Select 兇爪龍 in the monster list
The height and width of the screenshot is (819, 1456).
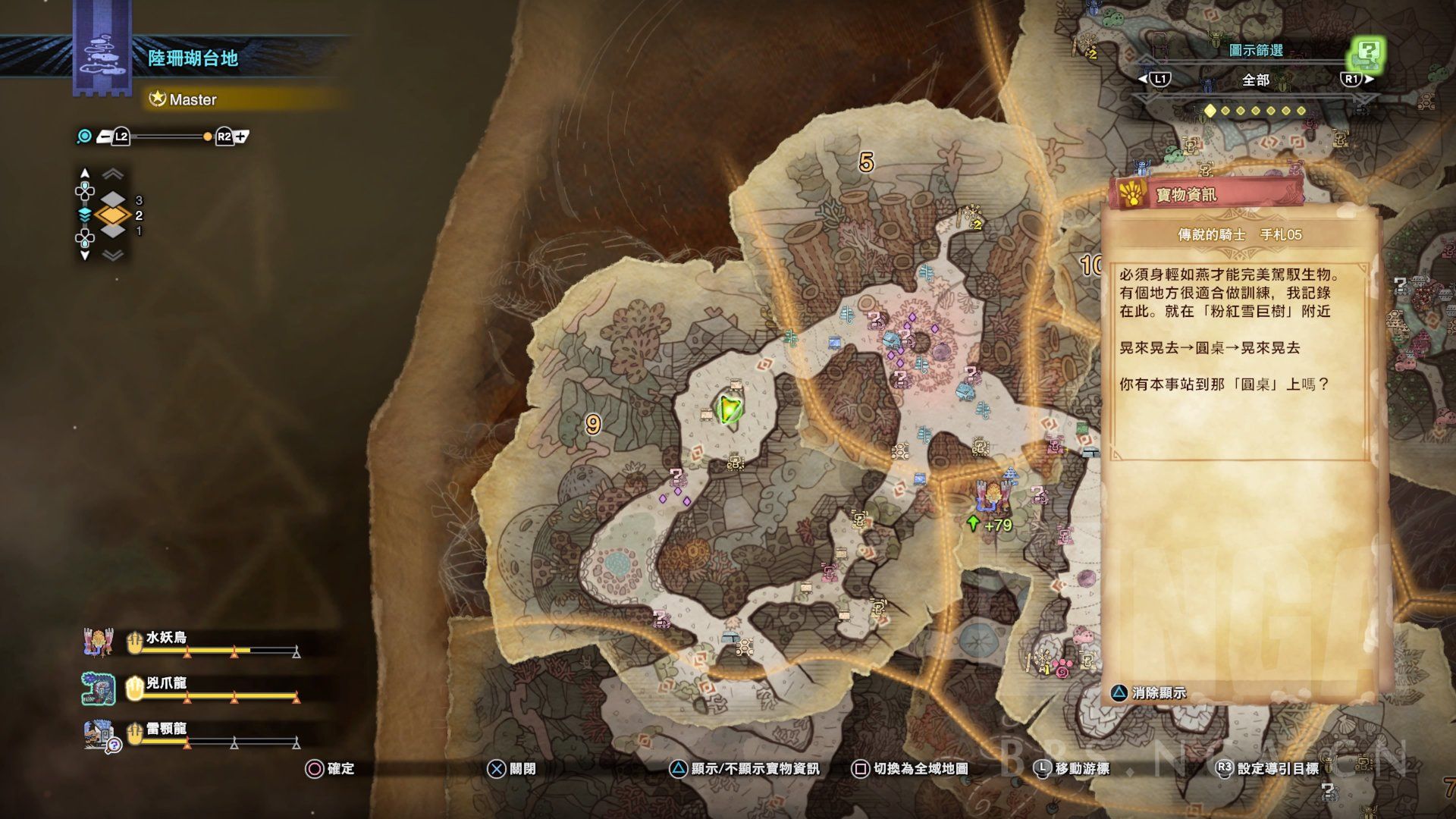(166, 684)
